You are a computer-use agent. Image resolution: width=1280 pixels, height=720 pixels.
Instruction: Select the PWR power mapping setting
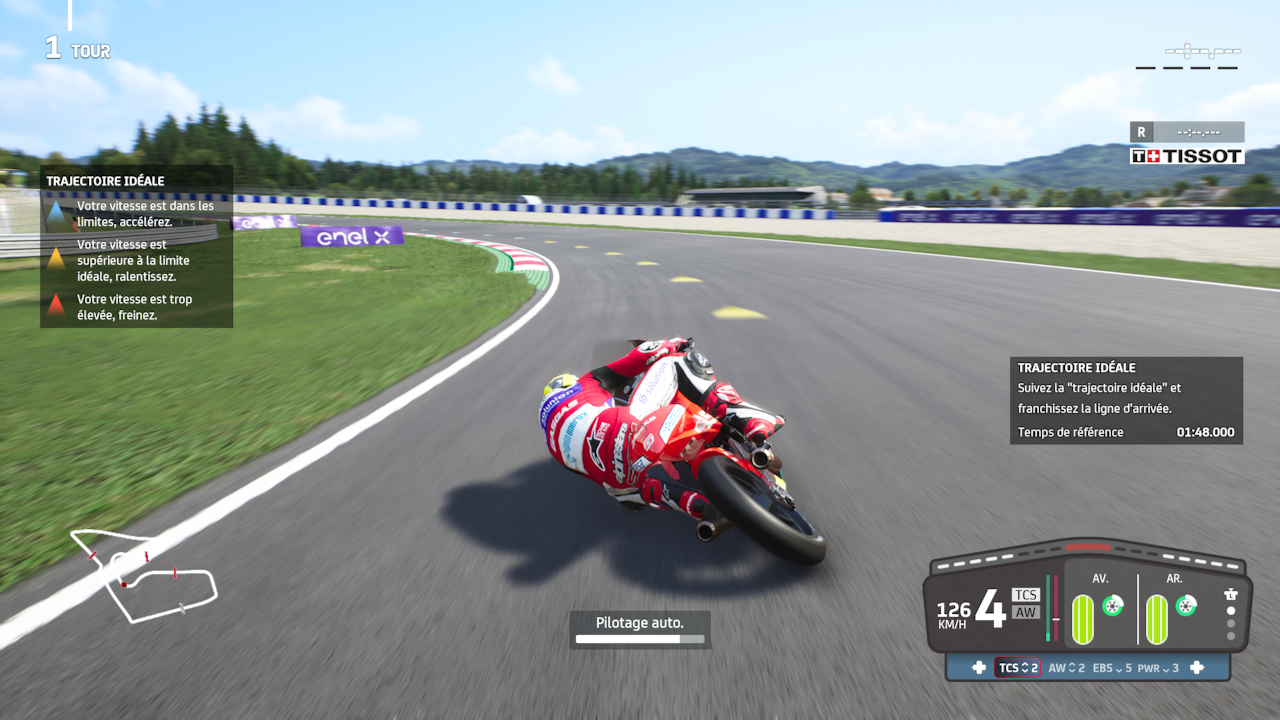[x=1159, y=668]
